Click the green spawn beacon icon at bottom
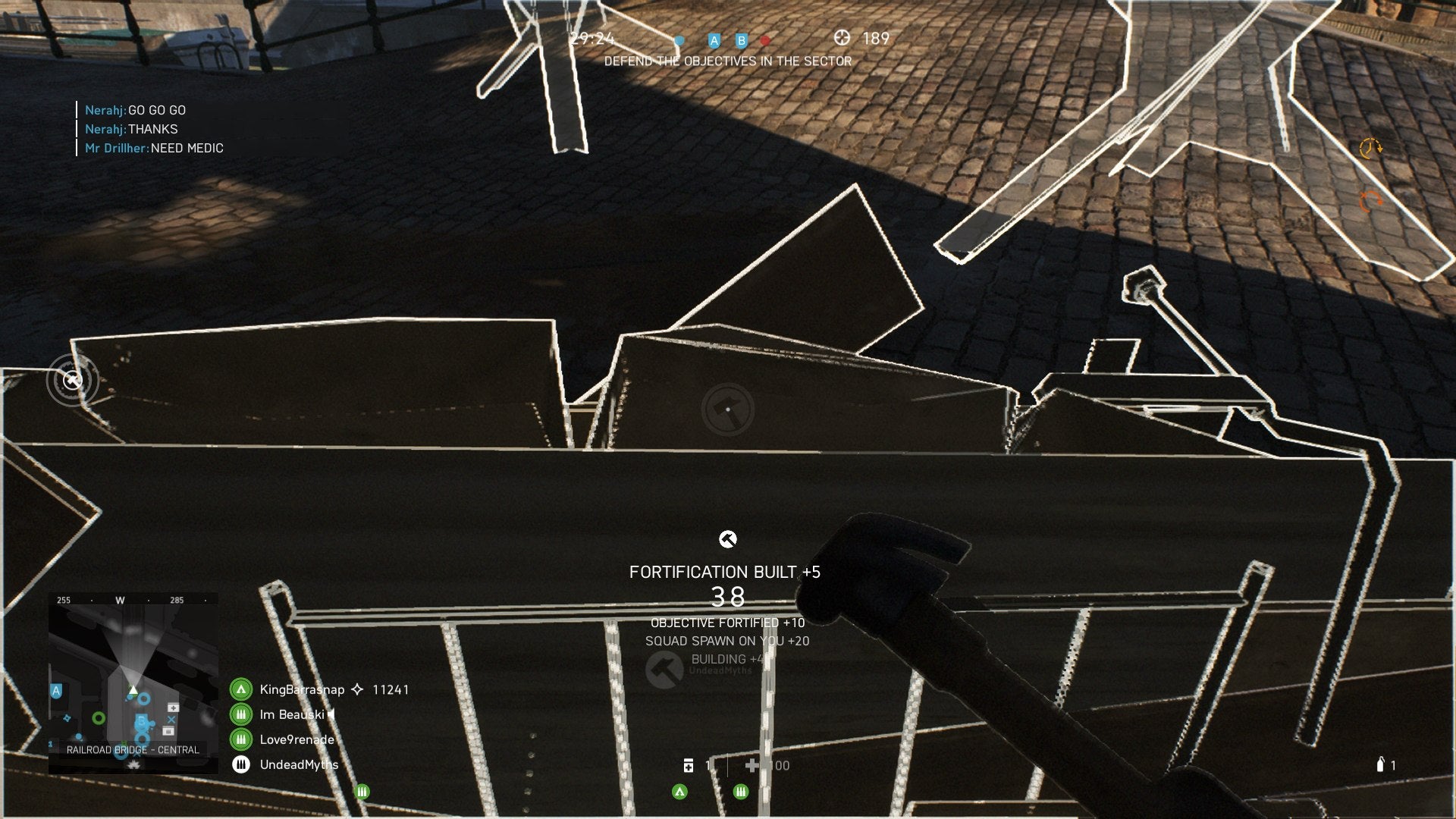The height and width of the screenshot is (819, 1456). pyautogui.click(x=679, y=792)
